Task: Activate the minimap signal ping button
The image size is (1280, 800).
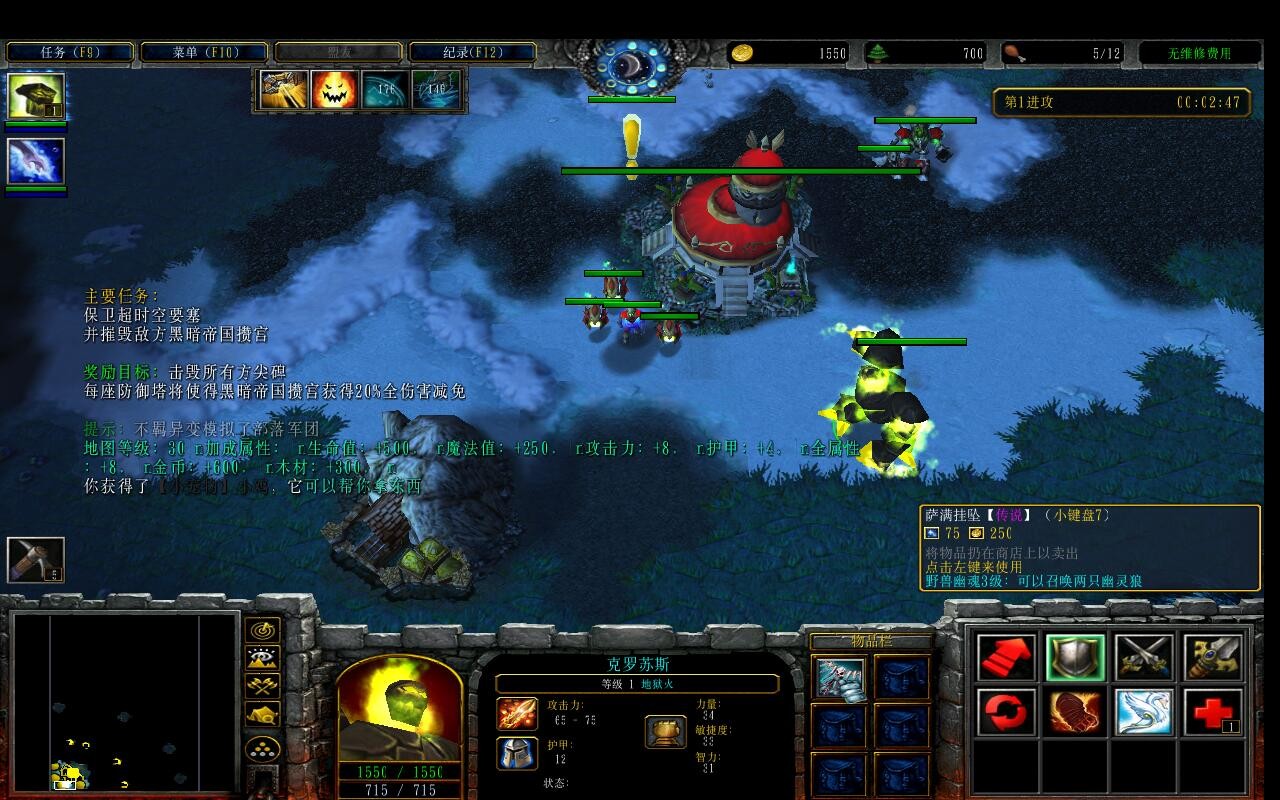Action: pyautogui.click(x=262, y=631)
